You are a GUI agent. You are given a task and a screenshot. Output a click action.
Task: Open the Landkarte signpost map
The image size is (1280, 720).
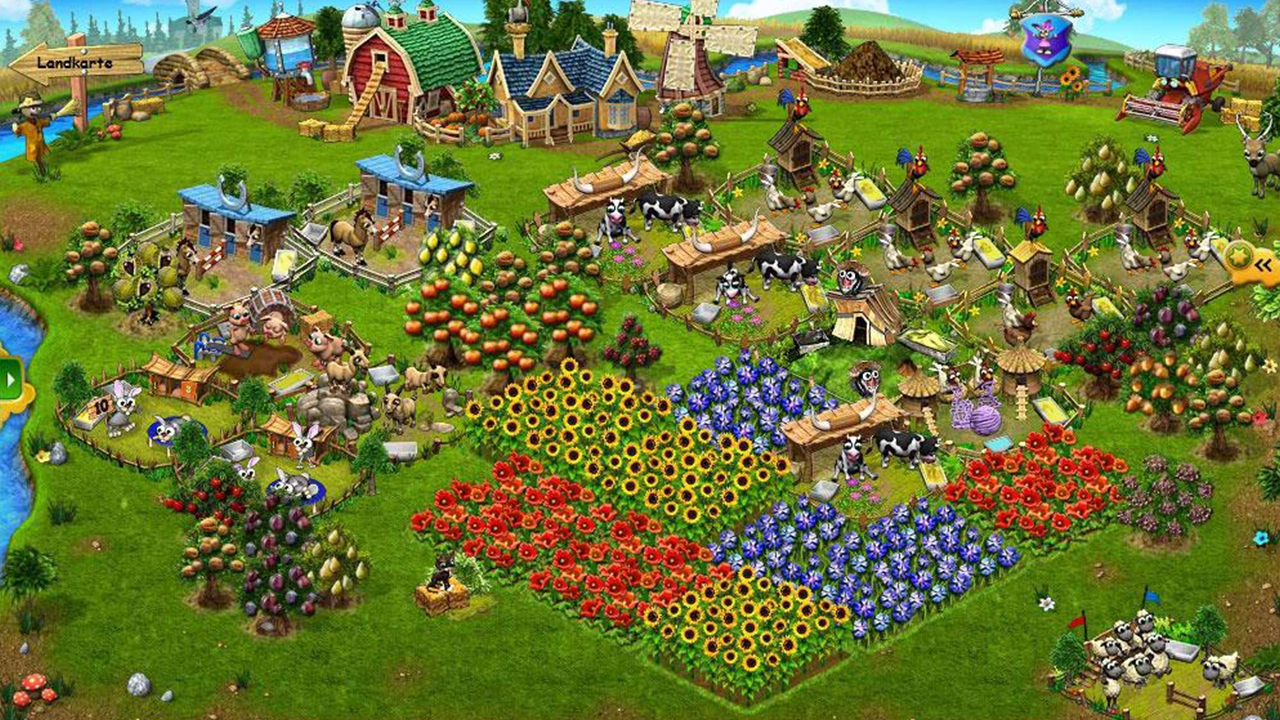77,63
